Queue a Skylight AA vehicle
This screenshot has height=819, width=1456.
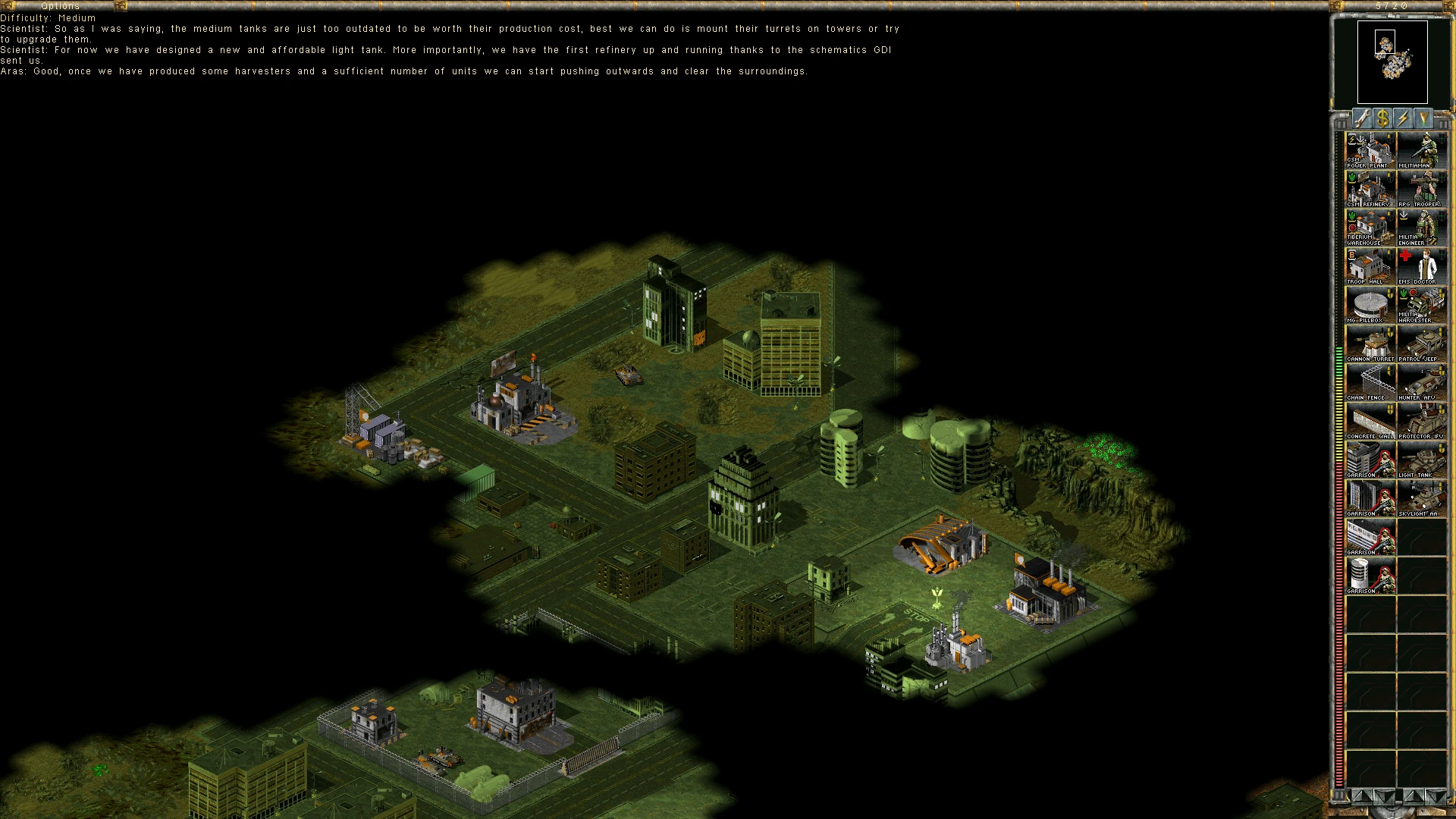point(1422,498)
